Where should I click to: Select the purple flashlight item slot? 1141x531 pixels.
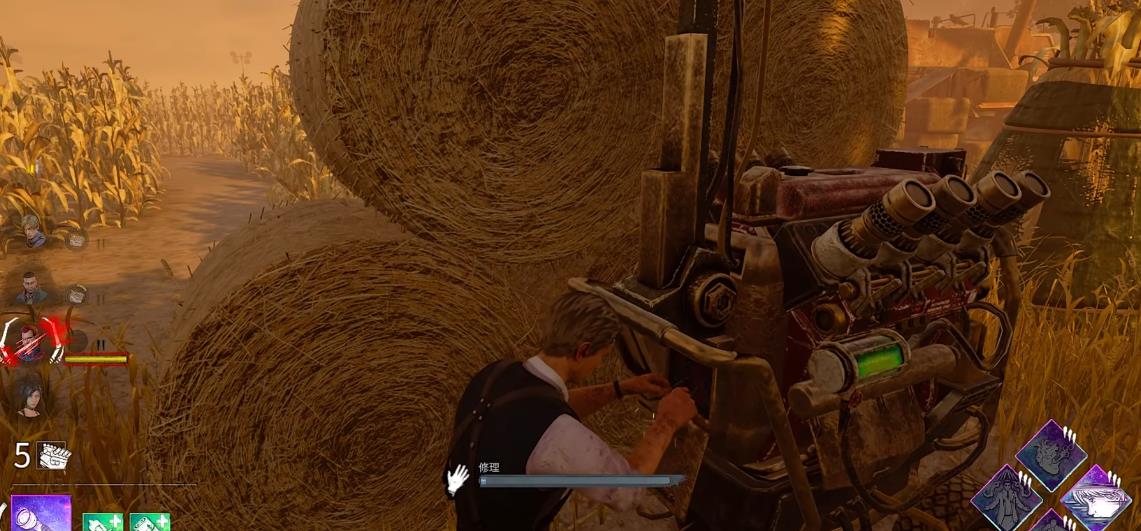coord(40,514)
